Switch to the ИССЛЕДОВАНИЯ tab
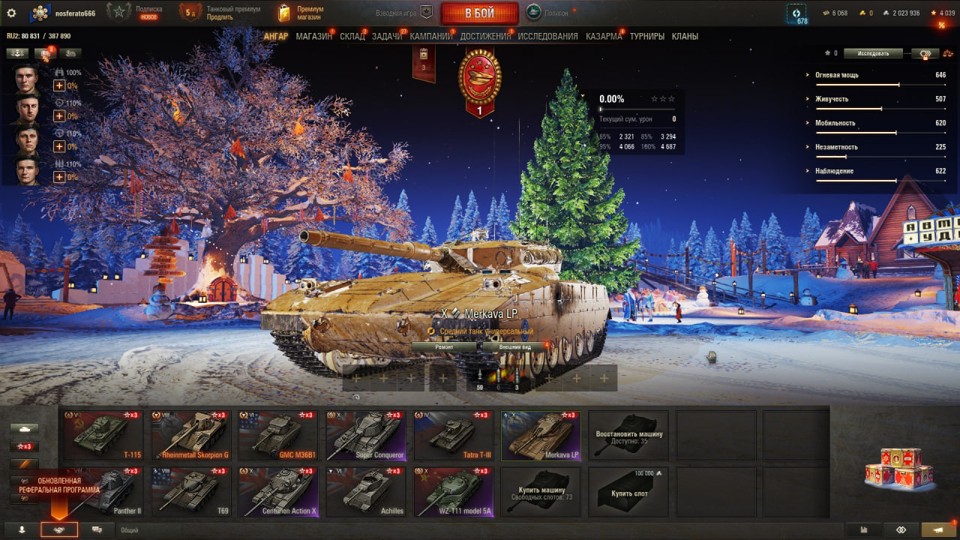Image resolution: width=960 pixels, height=540 pixels. click(x=547, y=37)
